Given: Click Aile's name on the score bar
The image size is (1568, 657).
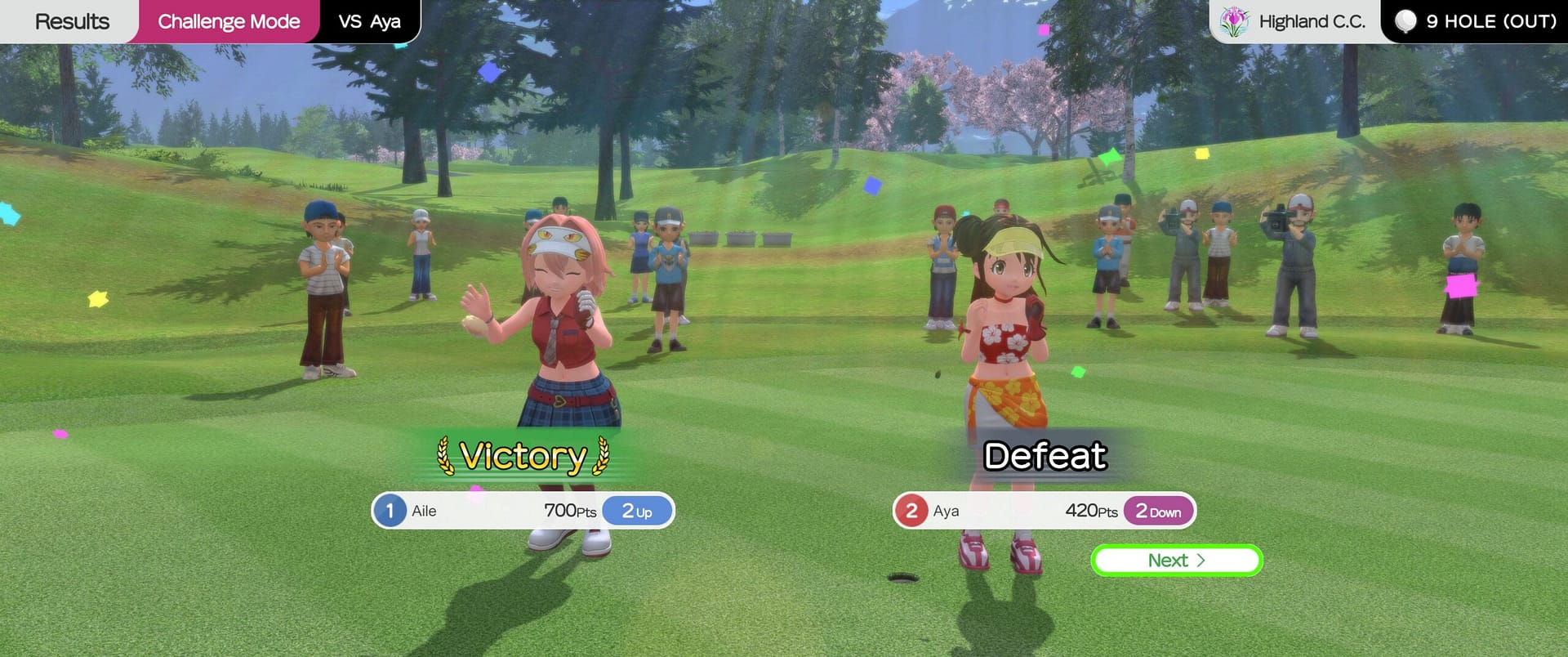Looking at the screenshot, I should [x=424, y=510].
